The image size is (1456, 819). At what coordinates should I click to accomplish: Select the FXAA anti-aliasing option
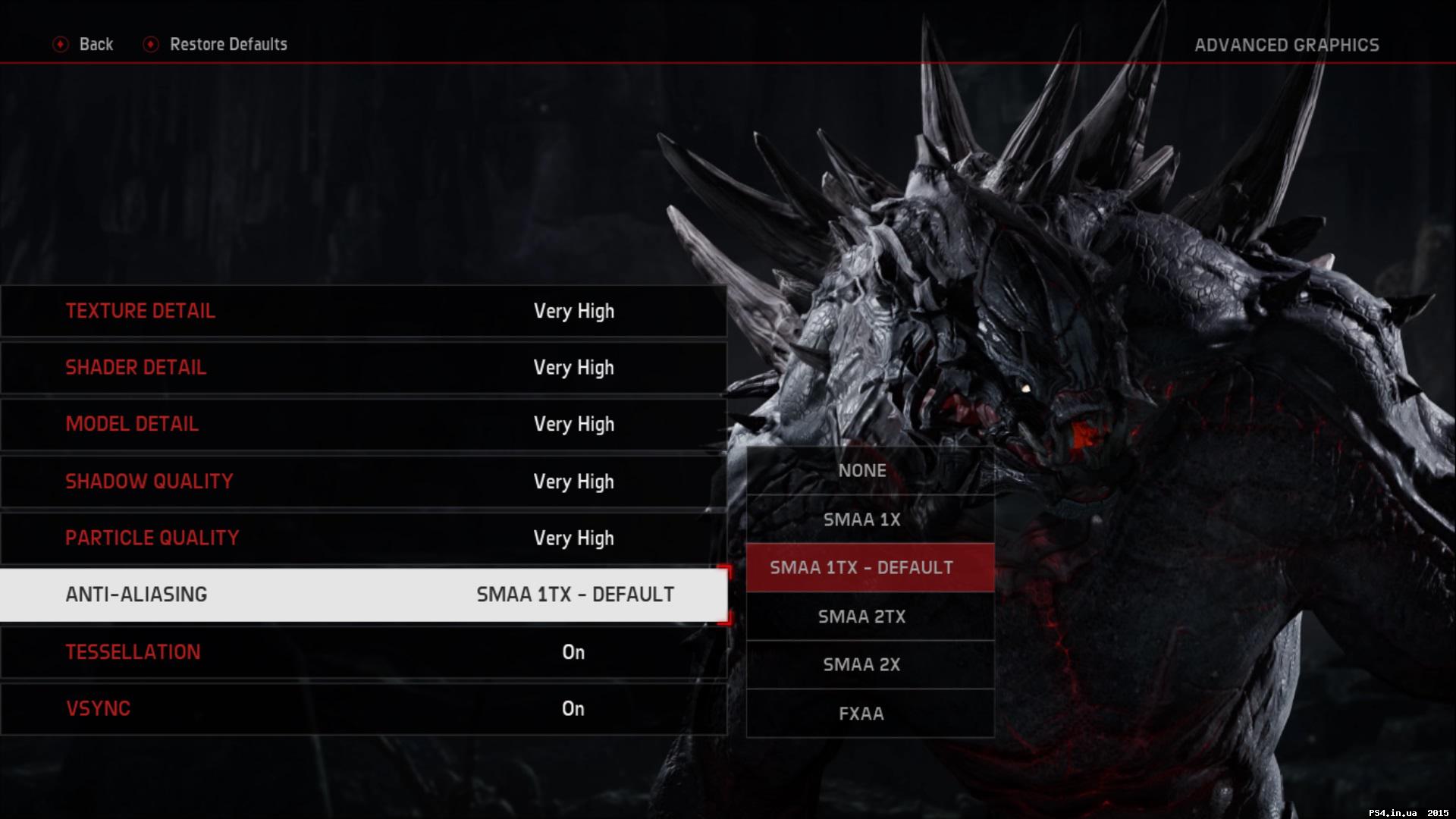(x=861, y=713)
